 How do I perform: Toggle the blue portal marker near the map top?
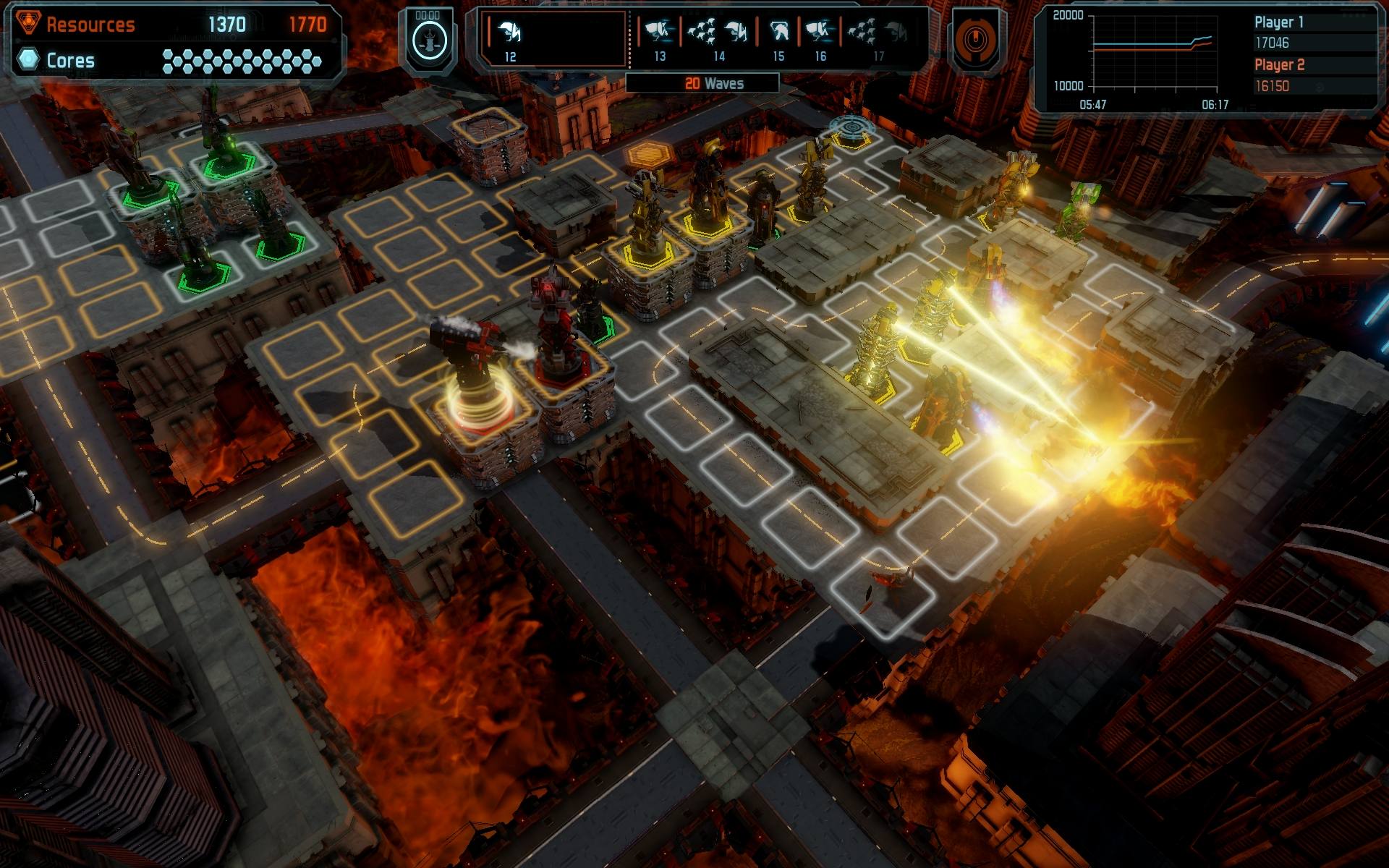(853, 125)
